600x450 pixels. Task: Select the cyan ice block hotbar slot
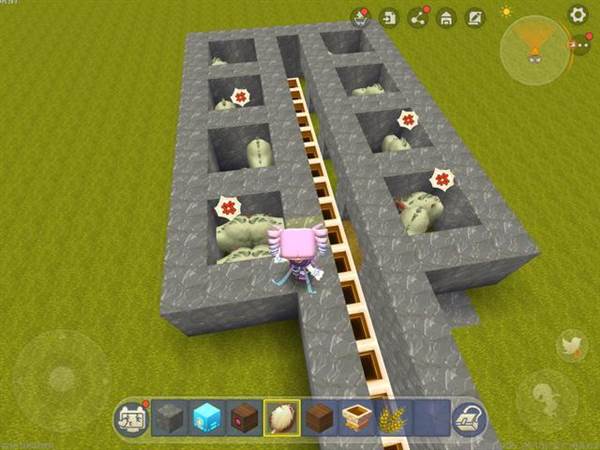(x=207, y=420)
